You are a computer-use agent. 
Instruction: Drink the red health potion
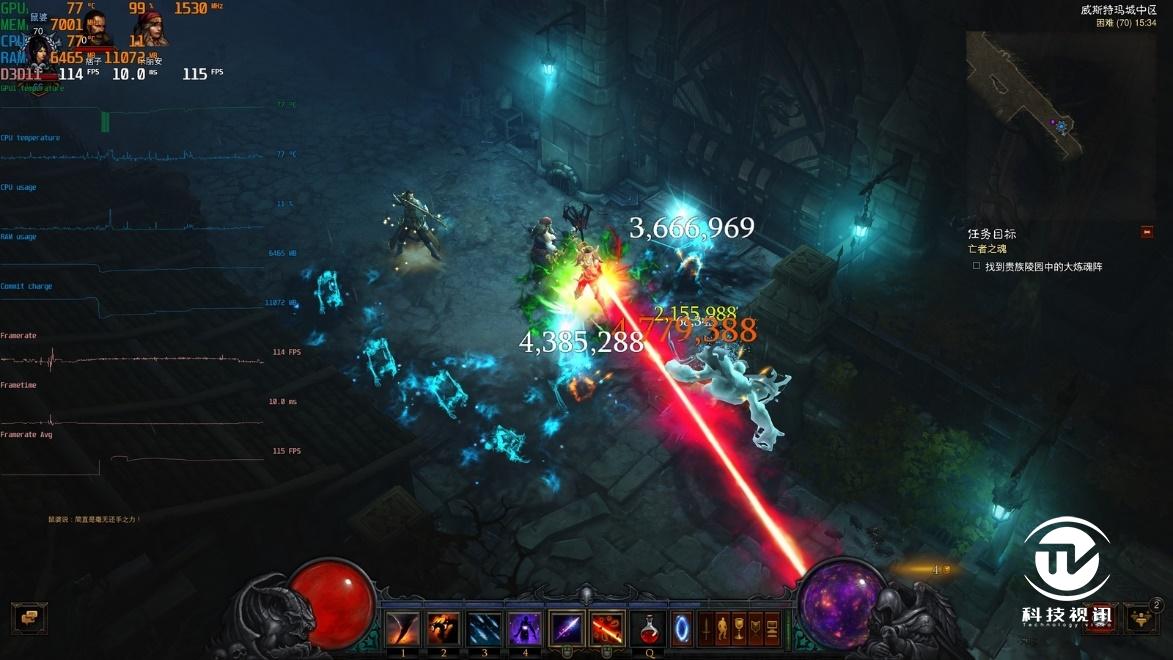pos(650,629)
